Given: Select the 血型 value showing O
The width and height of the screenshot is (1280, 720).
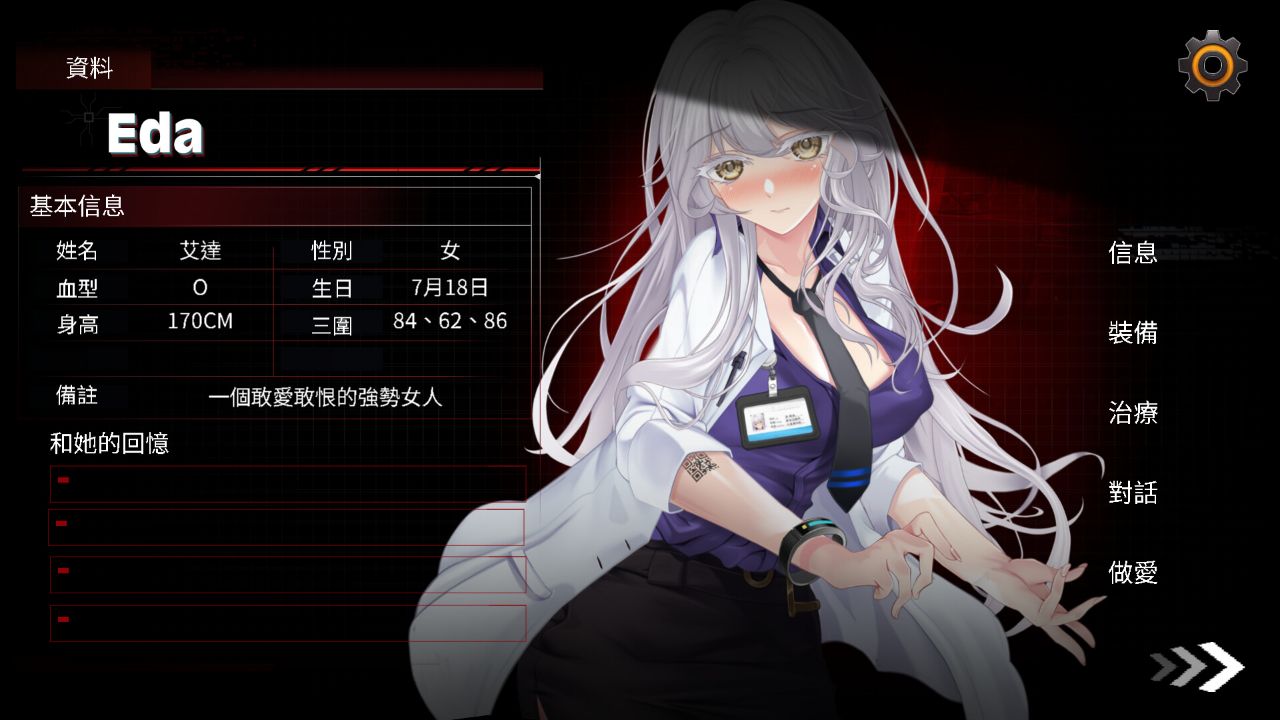Looking at the screenshot, I should point(198,286).
